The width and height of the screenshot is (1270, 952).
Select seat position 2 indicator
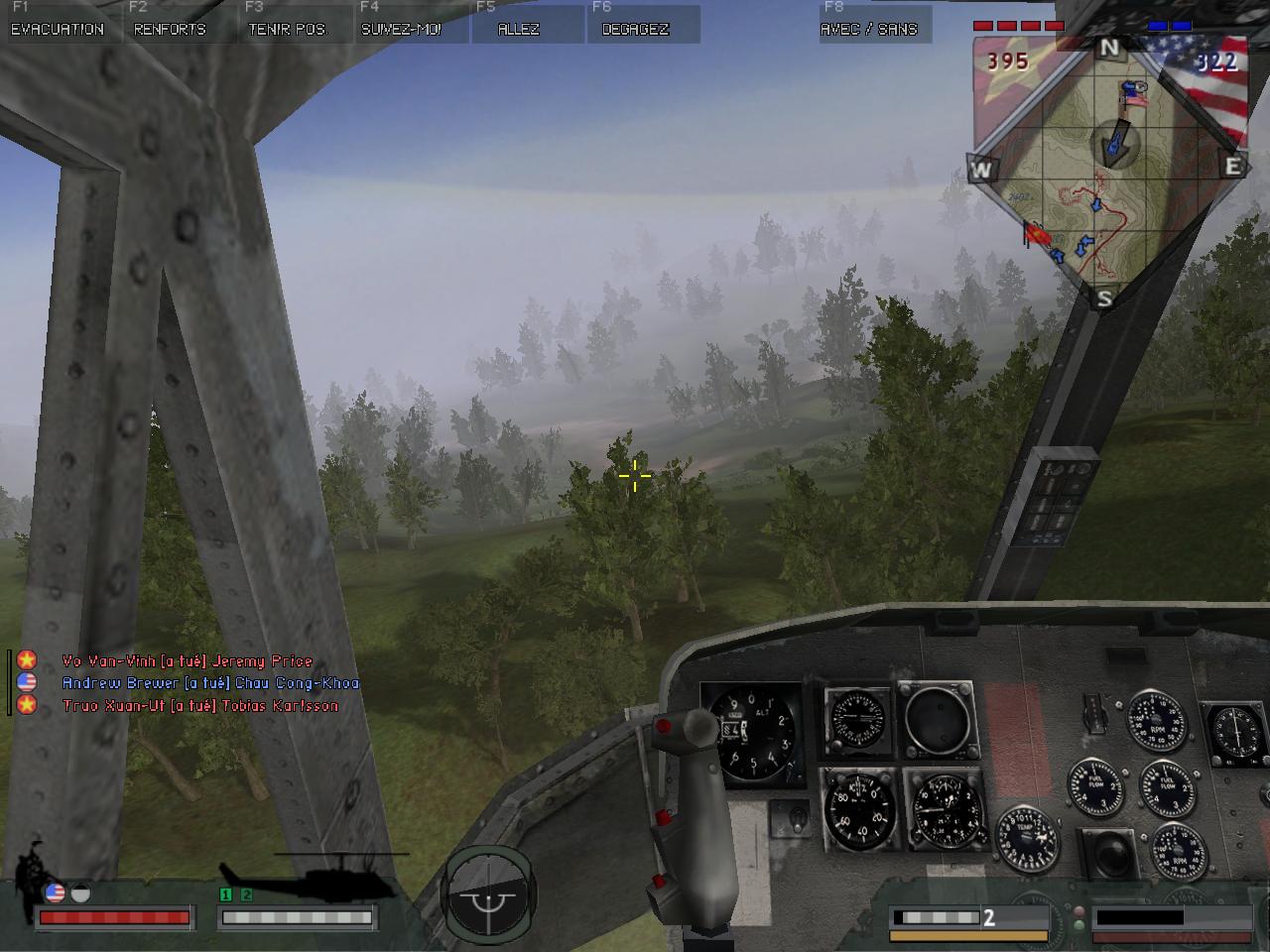click(x=246, y=894)
